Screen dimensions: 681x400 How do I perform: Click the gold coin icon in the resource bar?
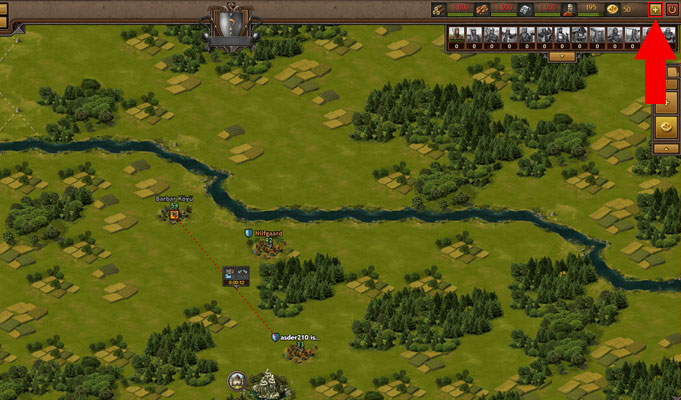[x=612, y=9]
